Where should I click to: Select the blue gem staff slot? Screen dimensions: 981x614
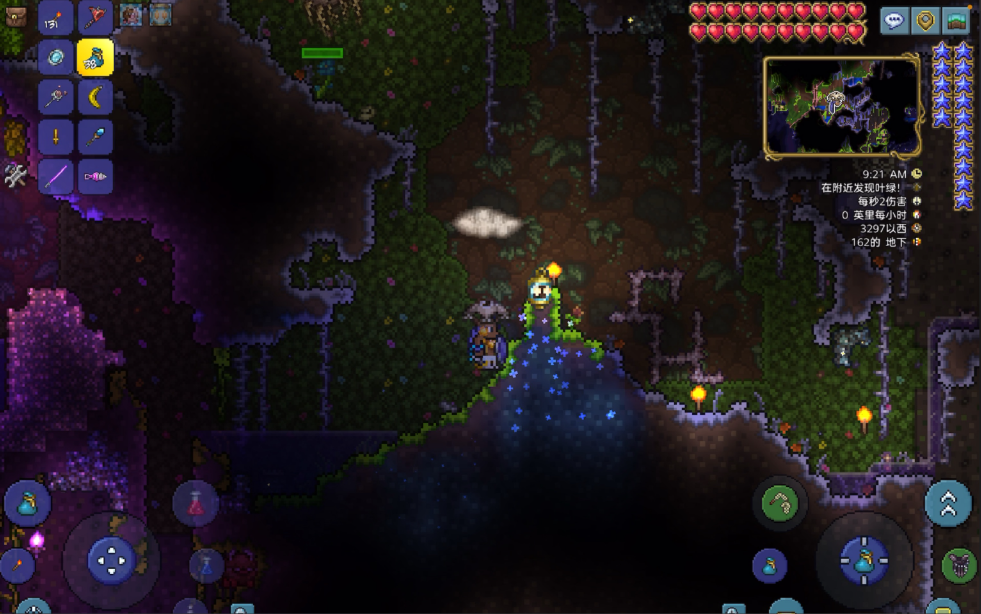point(96,136)
